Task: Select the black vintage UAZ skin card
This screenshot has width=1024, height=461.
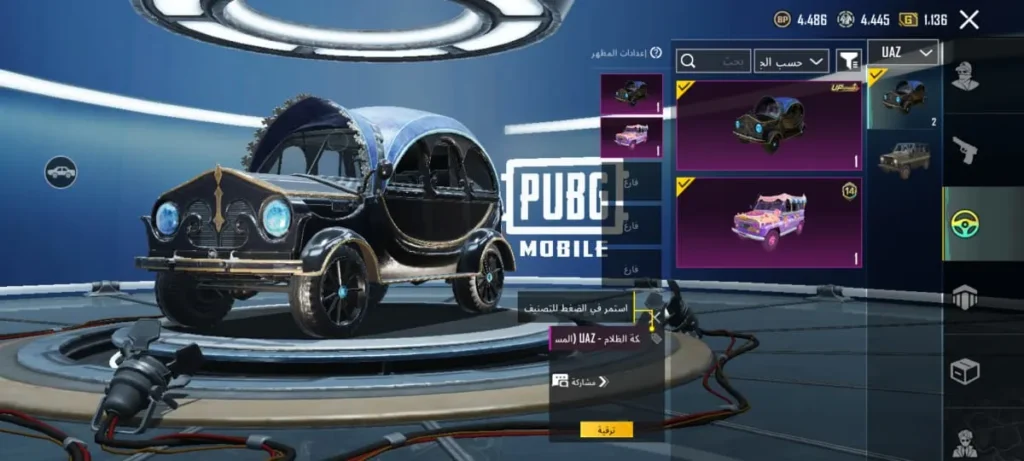Action: click(x=768, y=126)
